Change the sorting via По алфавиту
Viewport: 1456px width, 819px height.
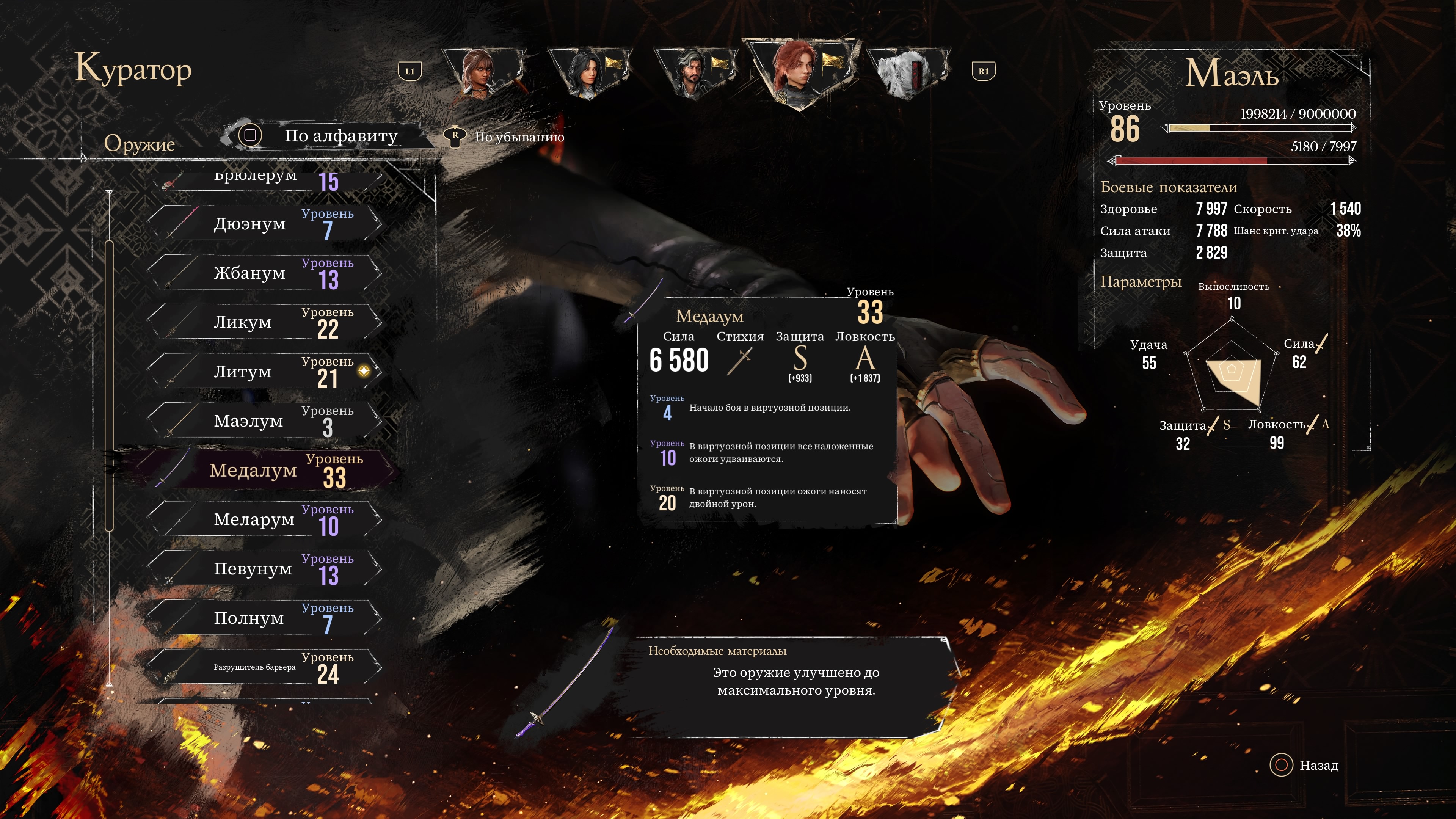coord(325,136)
